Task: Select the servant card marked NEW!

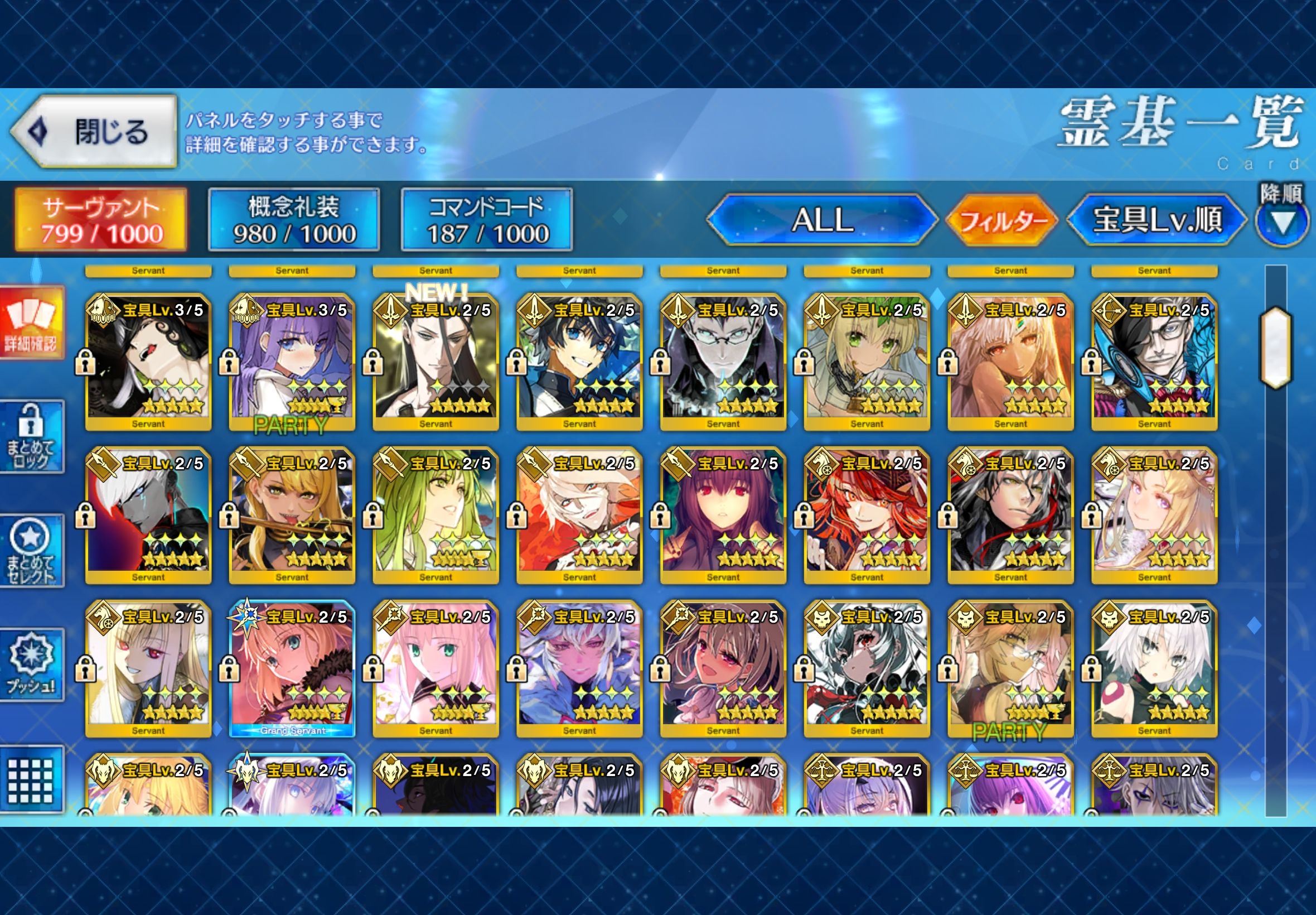Action: pyautogui.click(x=436, y=362)
